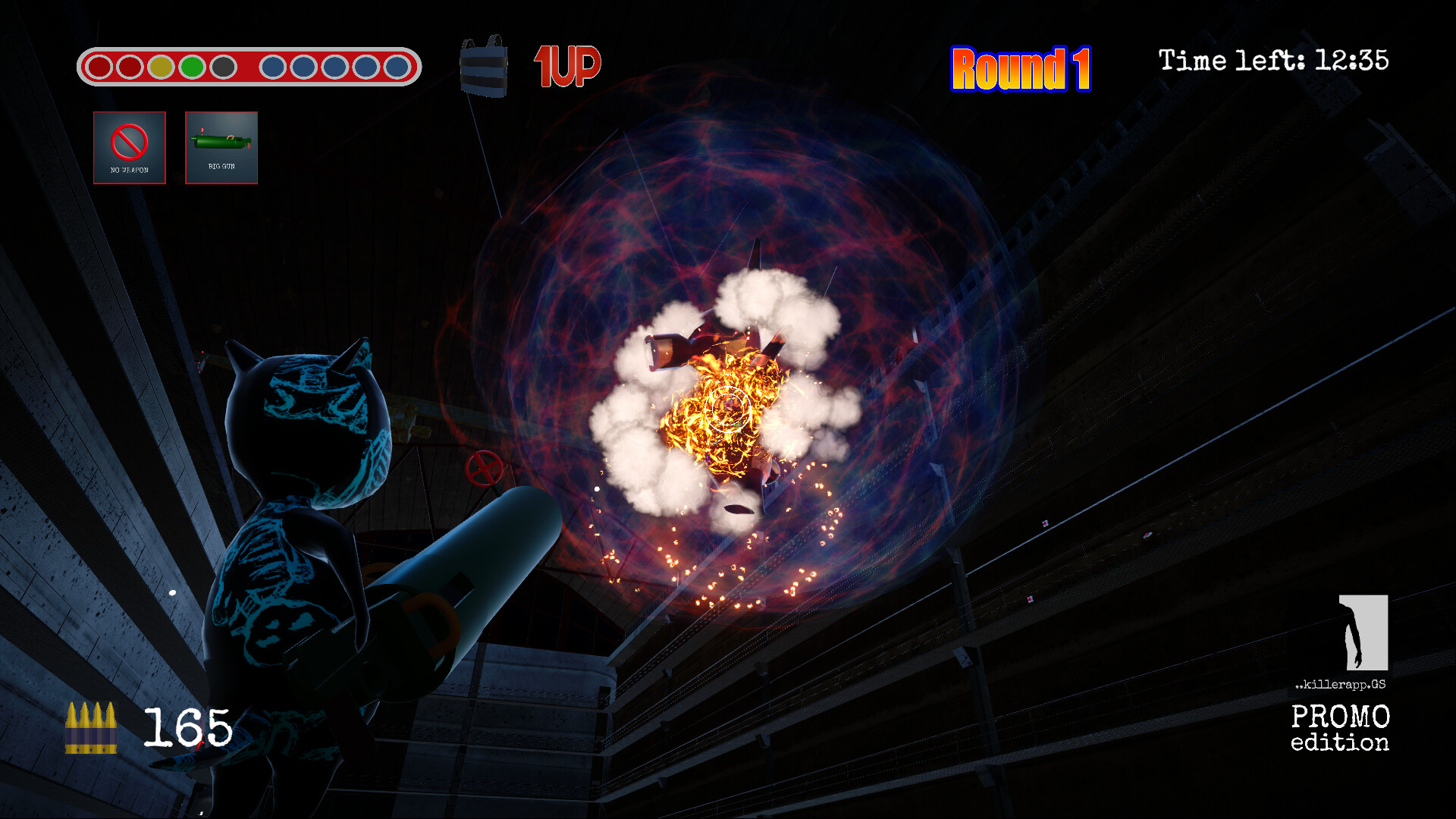This screenshot has width=1456, height=819.
Task: Expand the weapon selection panel
Action: point(174,148)
